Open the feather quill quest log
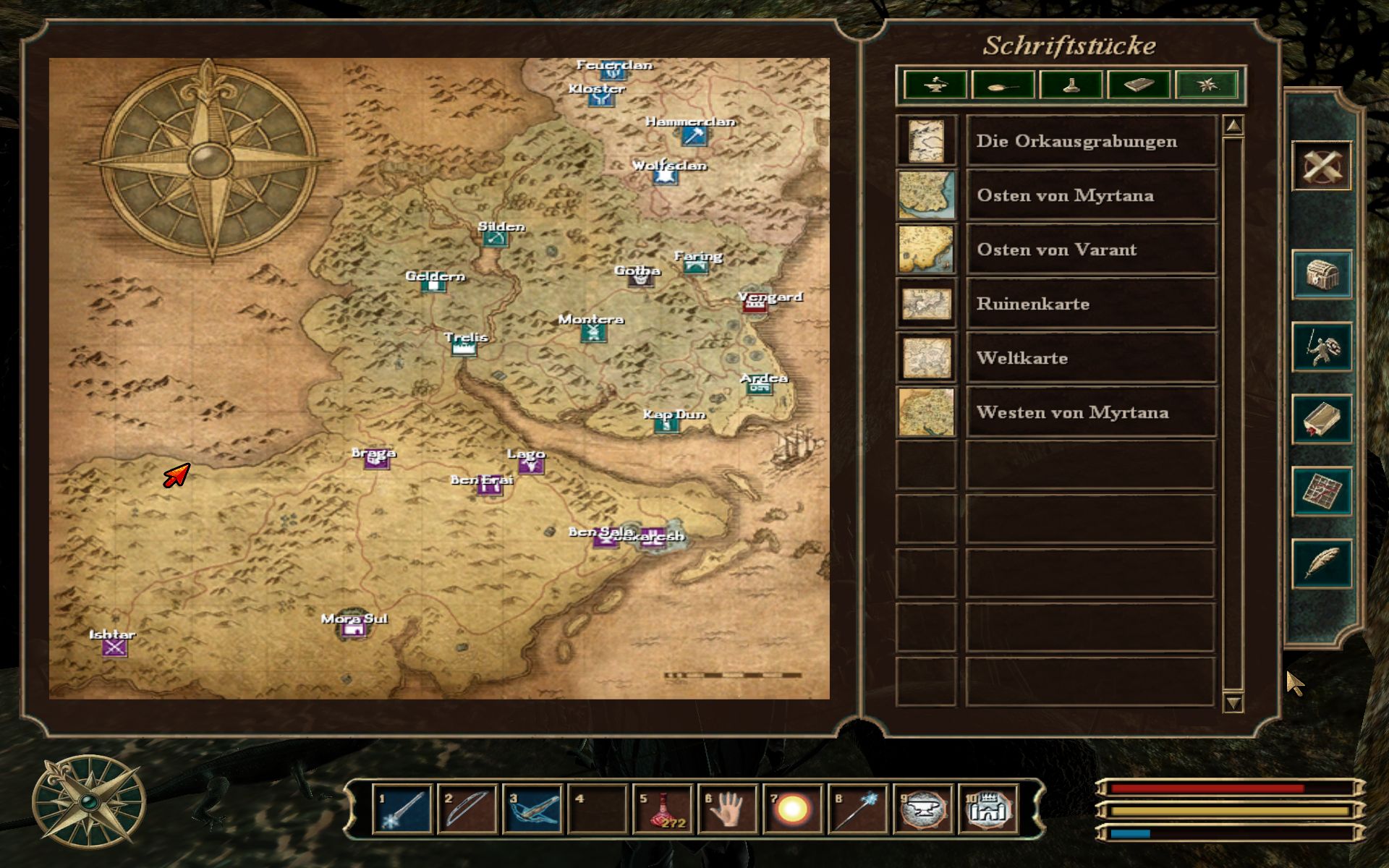The width and height of the screenshot is (1389, 868). coord(1321,563)
